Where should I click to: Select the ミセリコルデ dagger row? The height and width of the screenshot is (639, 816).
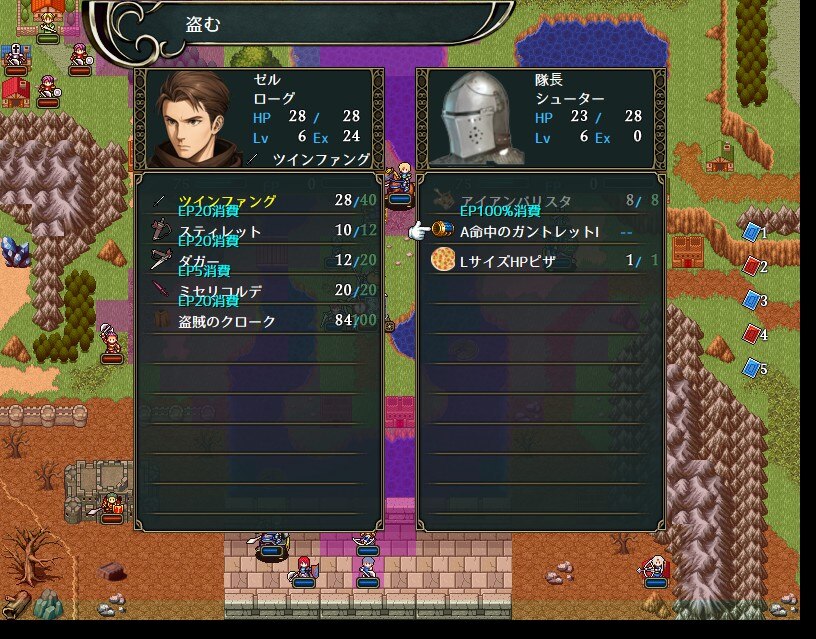coord(258,291)
